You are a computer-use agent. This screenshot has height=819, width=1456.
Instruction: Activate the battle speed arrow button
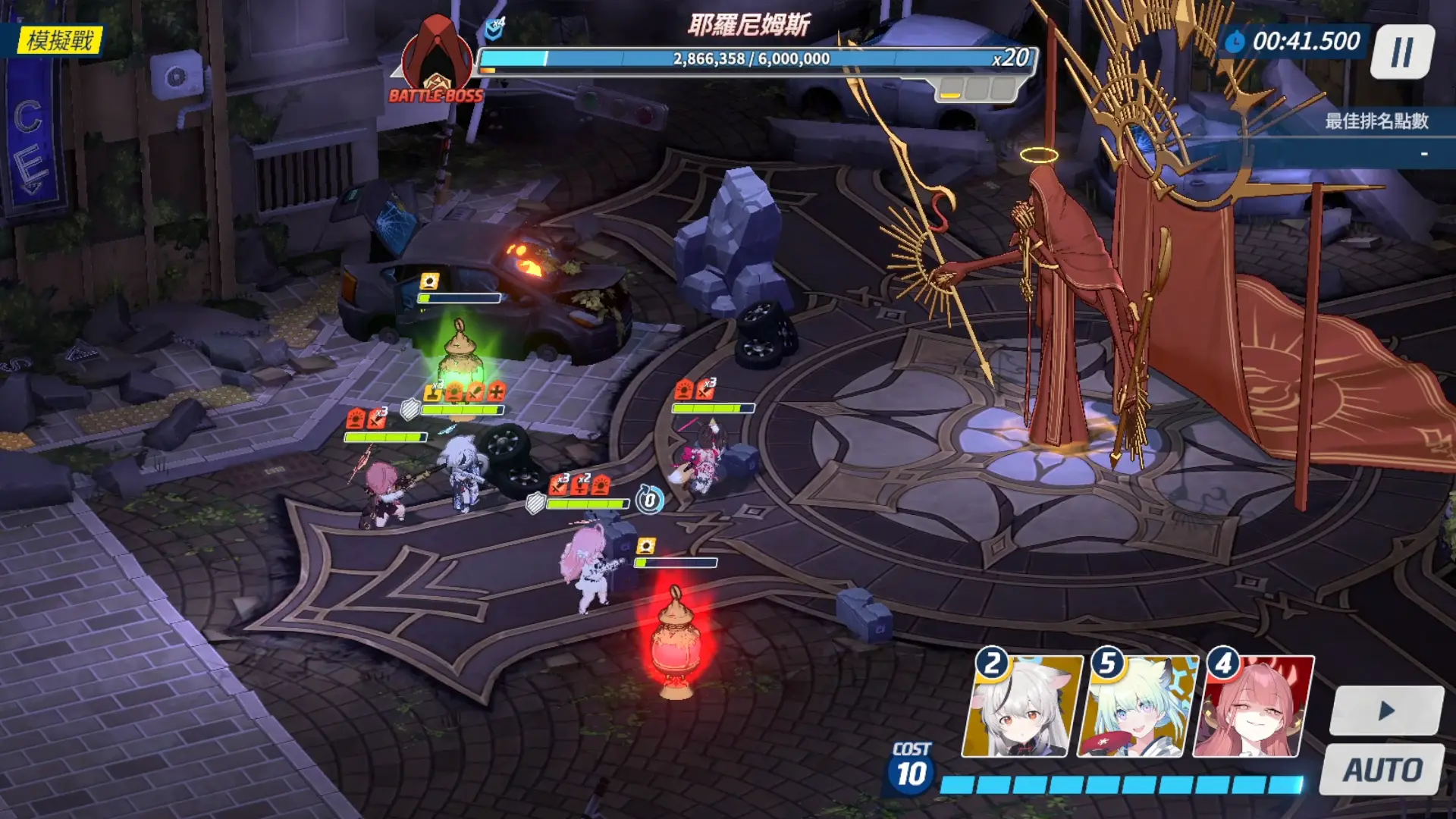tap(1386, 711)
